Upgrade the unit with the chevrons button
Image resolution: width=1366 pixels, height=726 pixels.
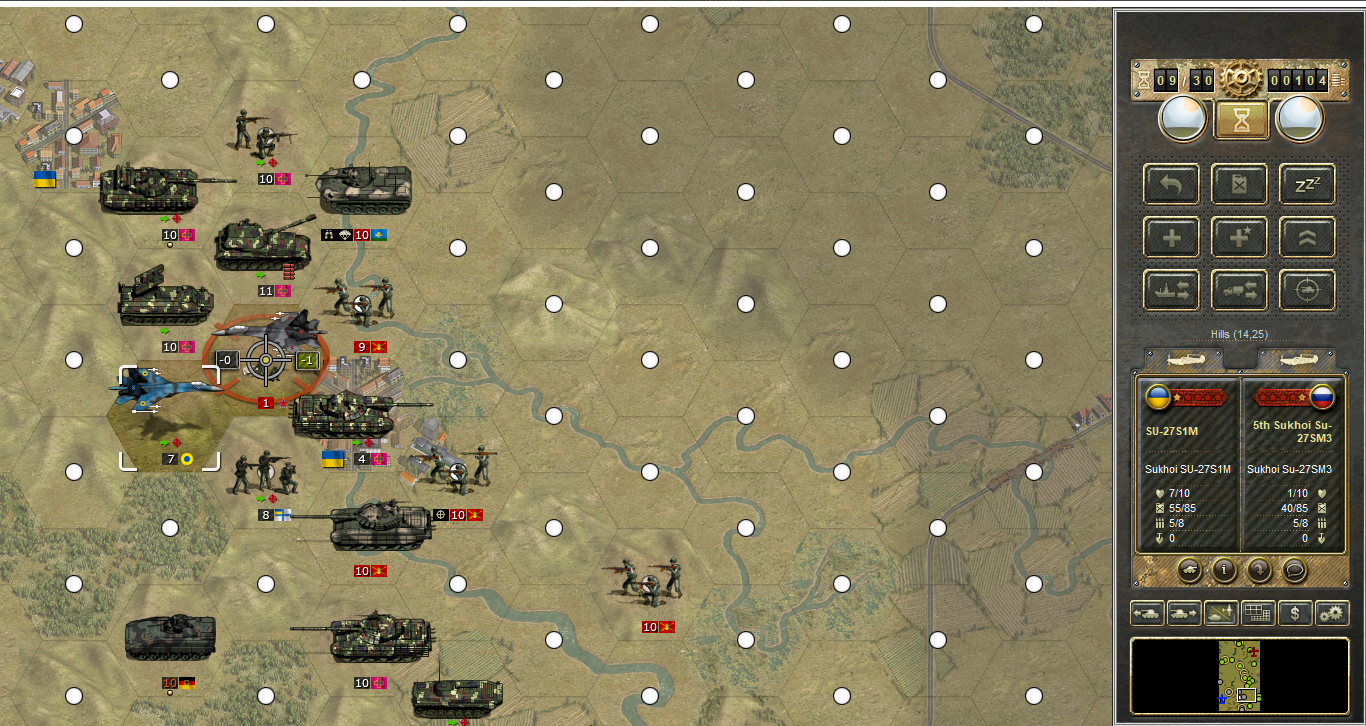1307,237
